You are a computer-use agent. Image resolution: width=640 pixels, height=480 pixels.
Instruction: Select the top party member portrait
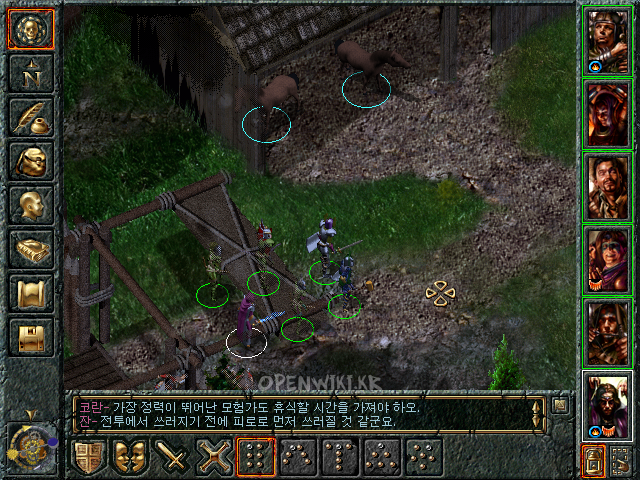tap(607, 42)
